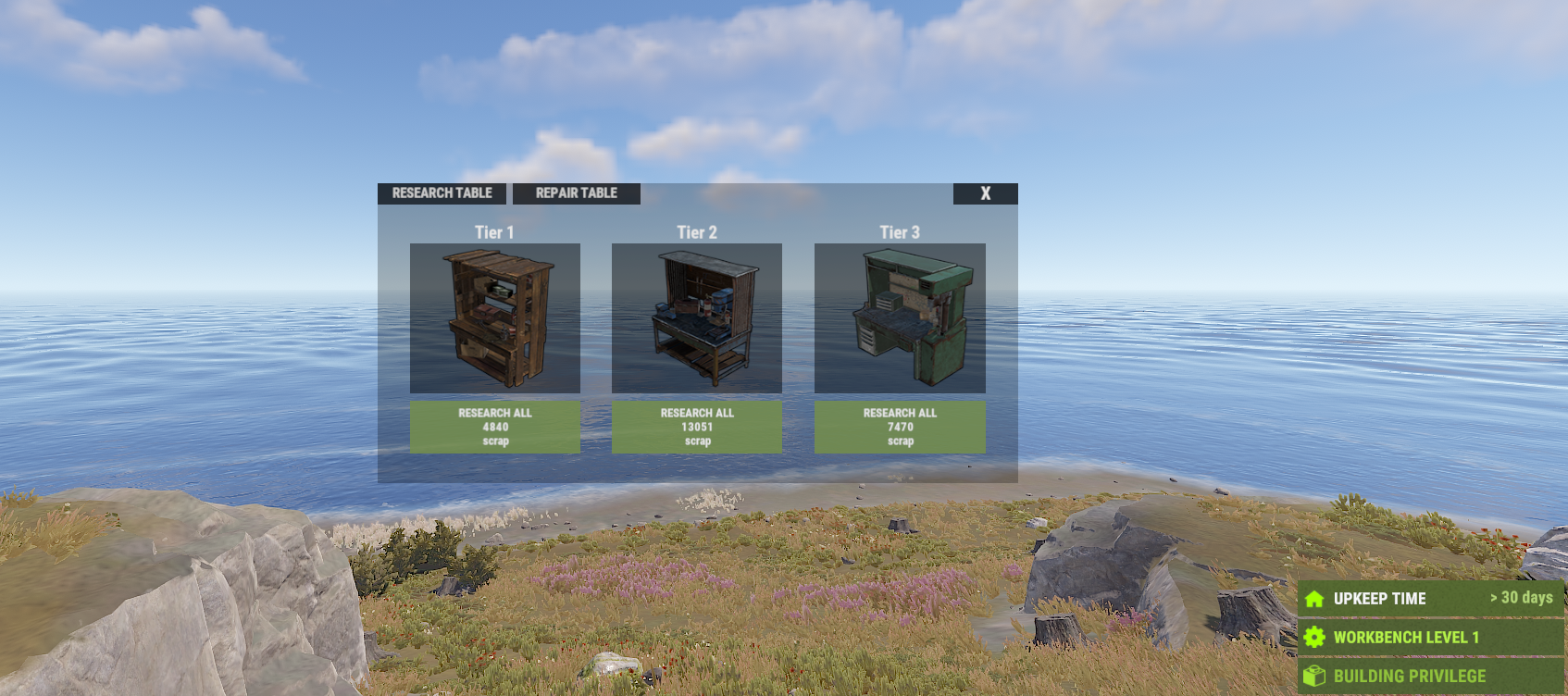Research all Tier 3 for 7470 scrap
The height and width of the screenshot is (696, 1568).
900,427
